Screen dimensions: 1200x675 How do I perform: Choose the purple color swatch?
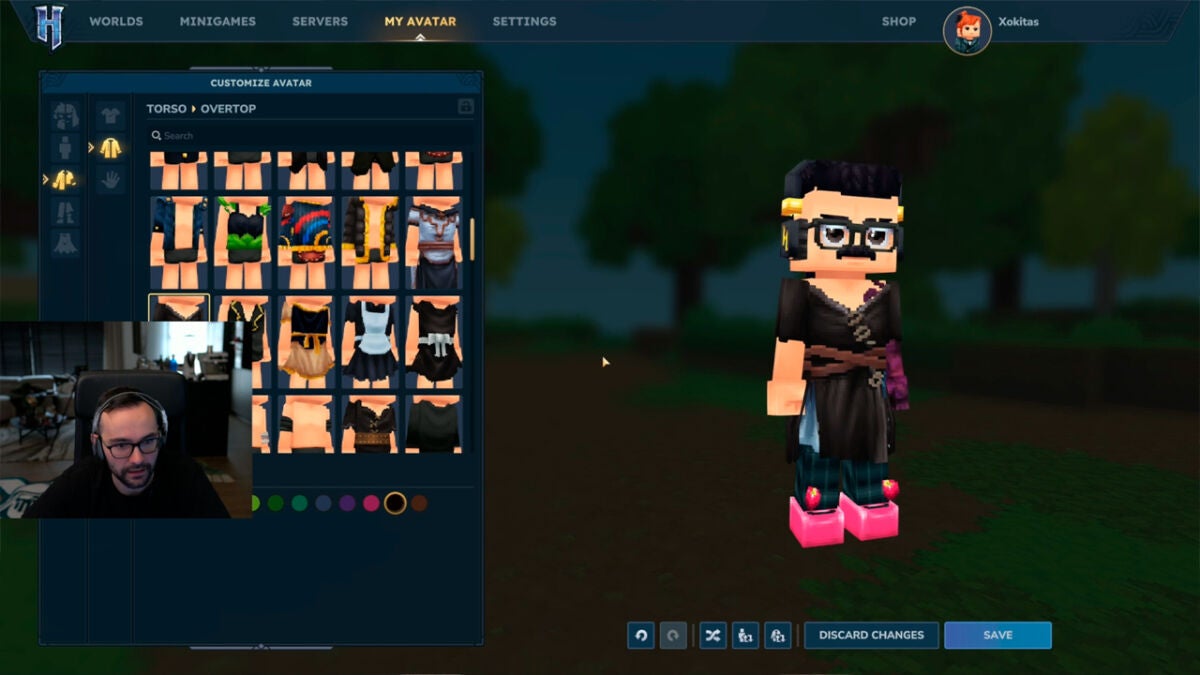[347, 503]
